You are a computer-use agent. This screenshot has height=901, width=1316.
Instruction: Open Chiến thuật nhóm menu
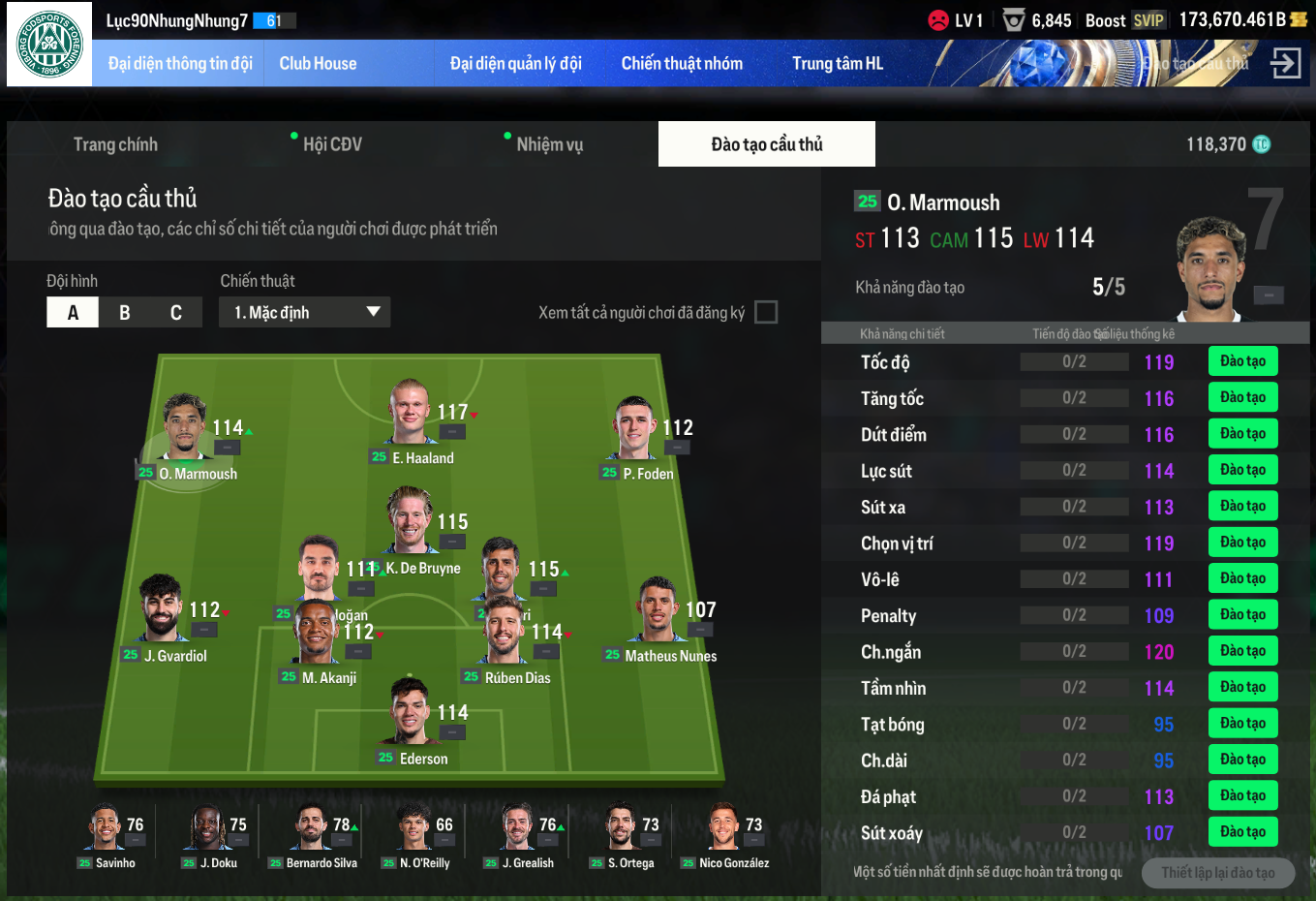[x=682, y=64]
